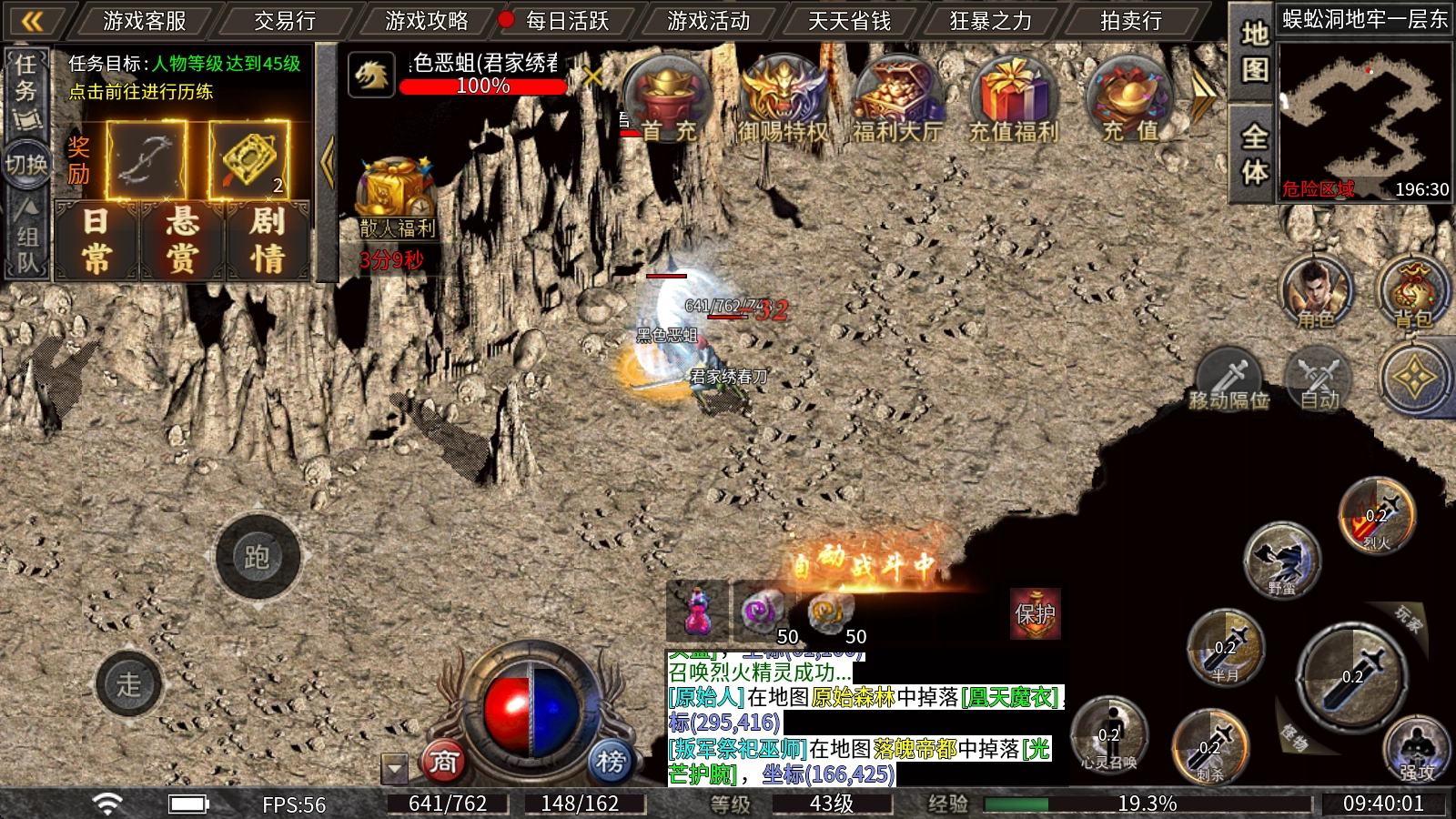Open the 拍卖行 auction house
This screenshot has height=819, width=1456.
click(1130, 20)
